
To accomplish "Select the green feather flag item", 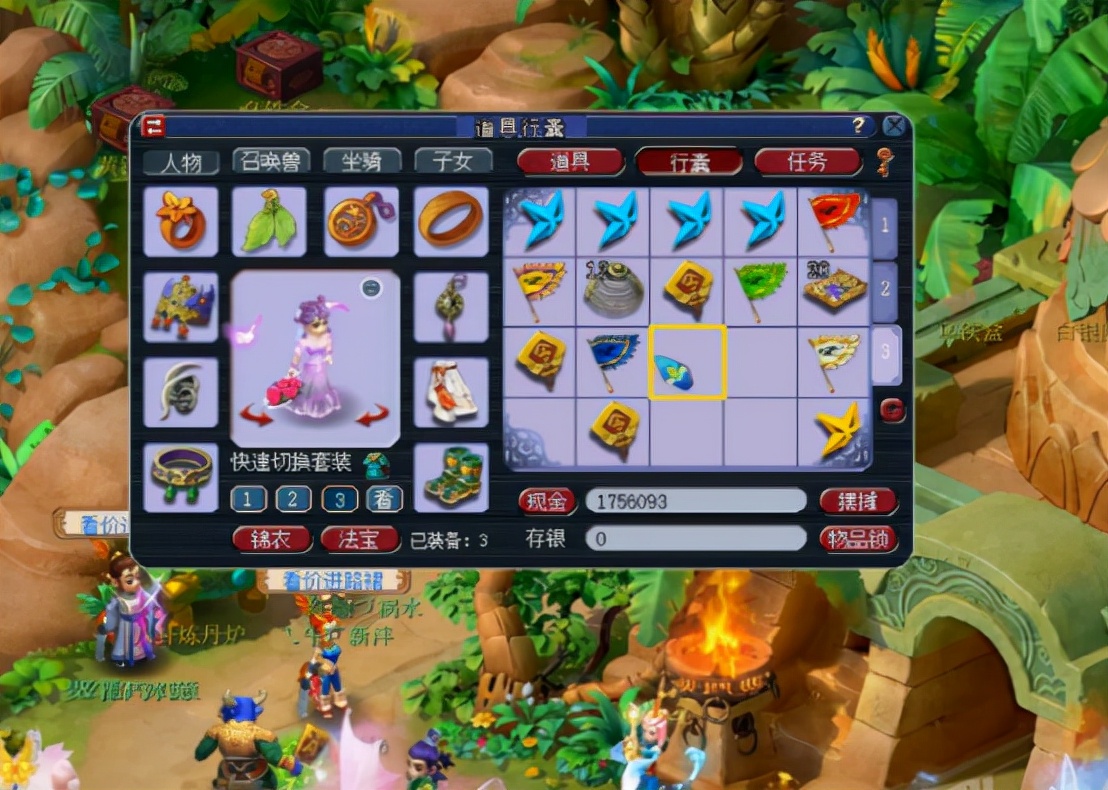I will click(761, 290).
